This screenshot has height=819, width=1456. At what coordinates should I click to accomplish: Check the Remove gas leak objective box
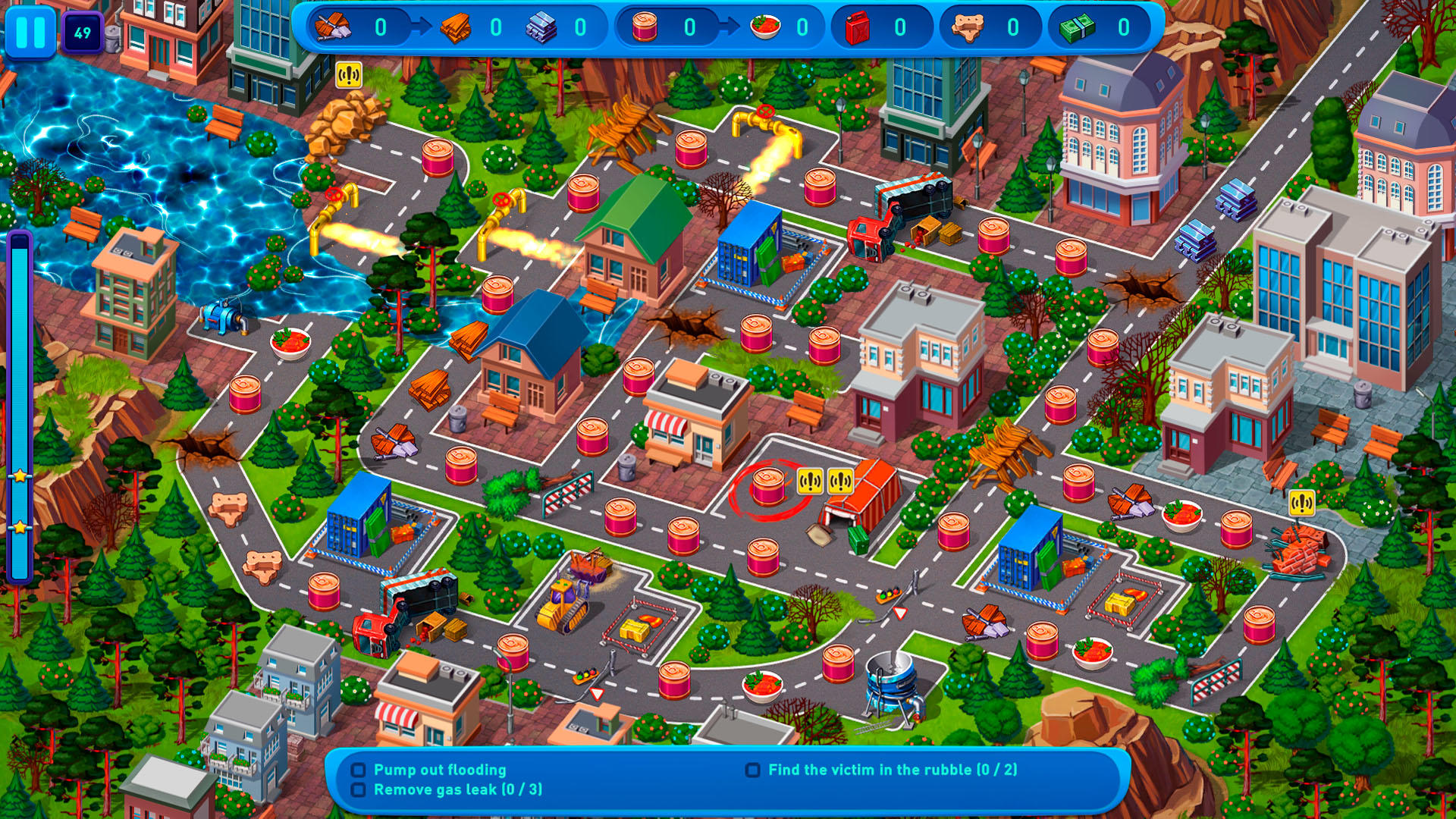pyautogui.click(x=359, y=791)
